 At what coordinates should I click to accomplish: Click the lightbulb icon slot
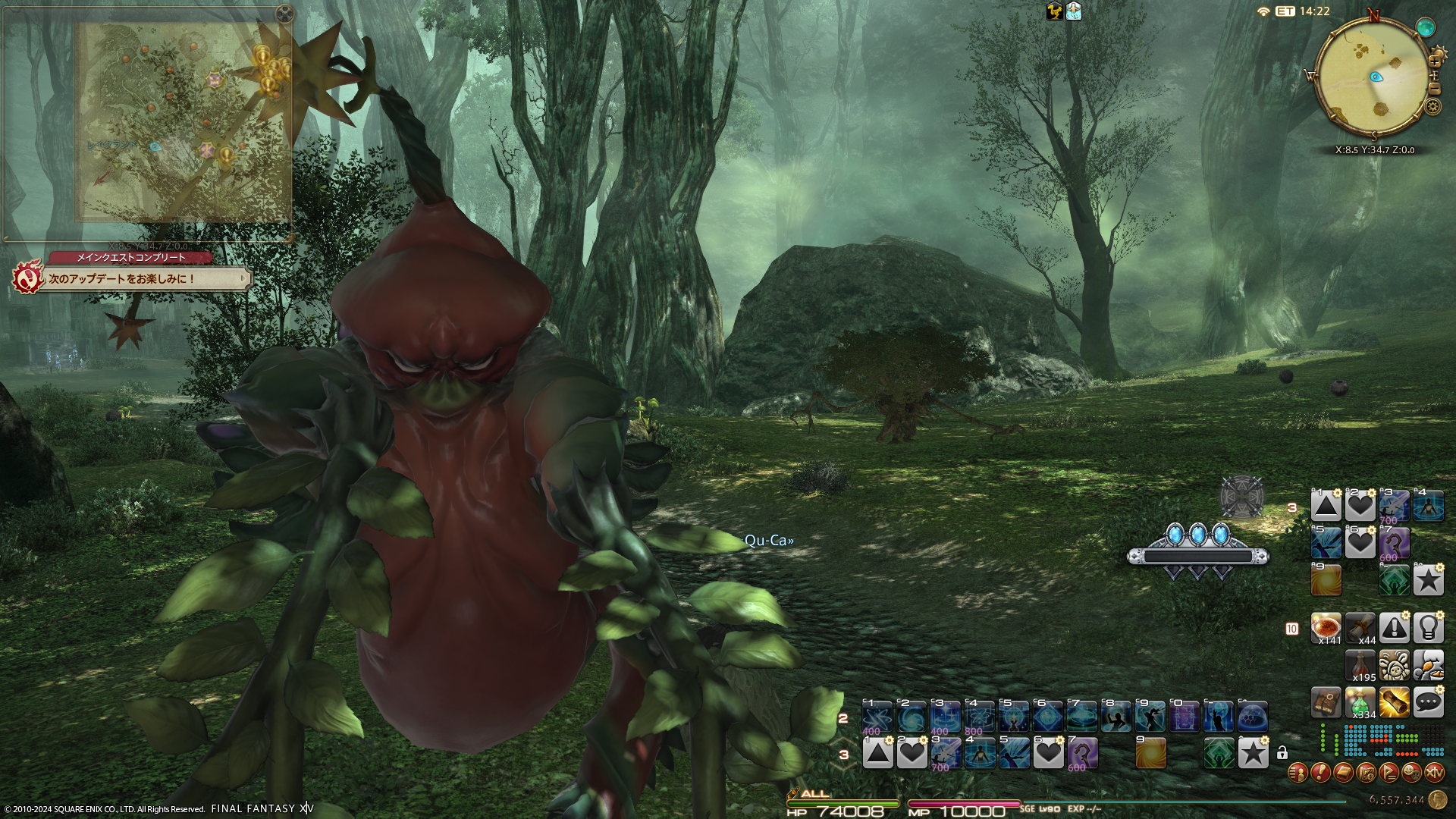[x=1428, y=629]
